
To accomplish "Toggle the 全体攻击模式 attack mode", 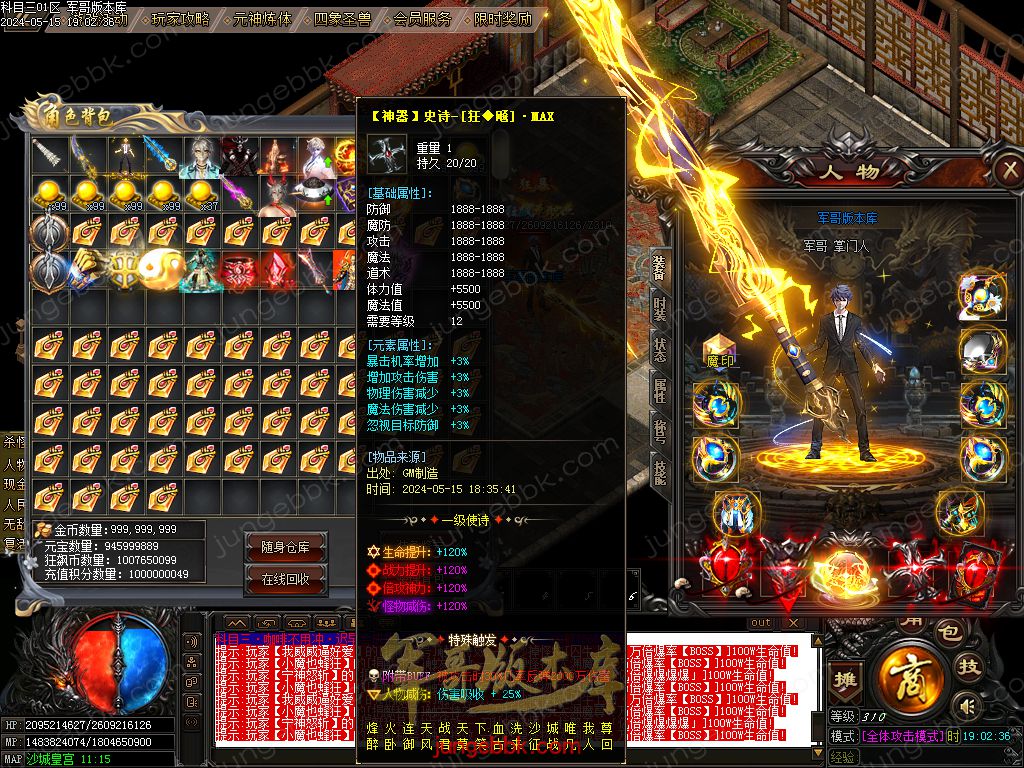I will click(903, 736).
